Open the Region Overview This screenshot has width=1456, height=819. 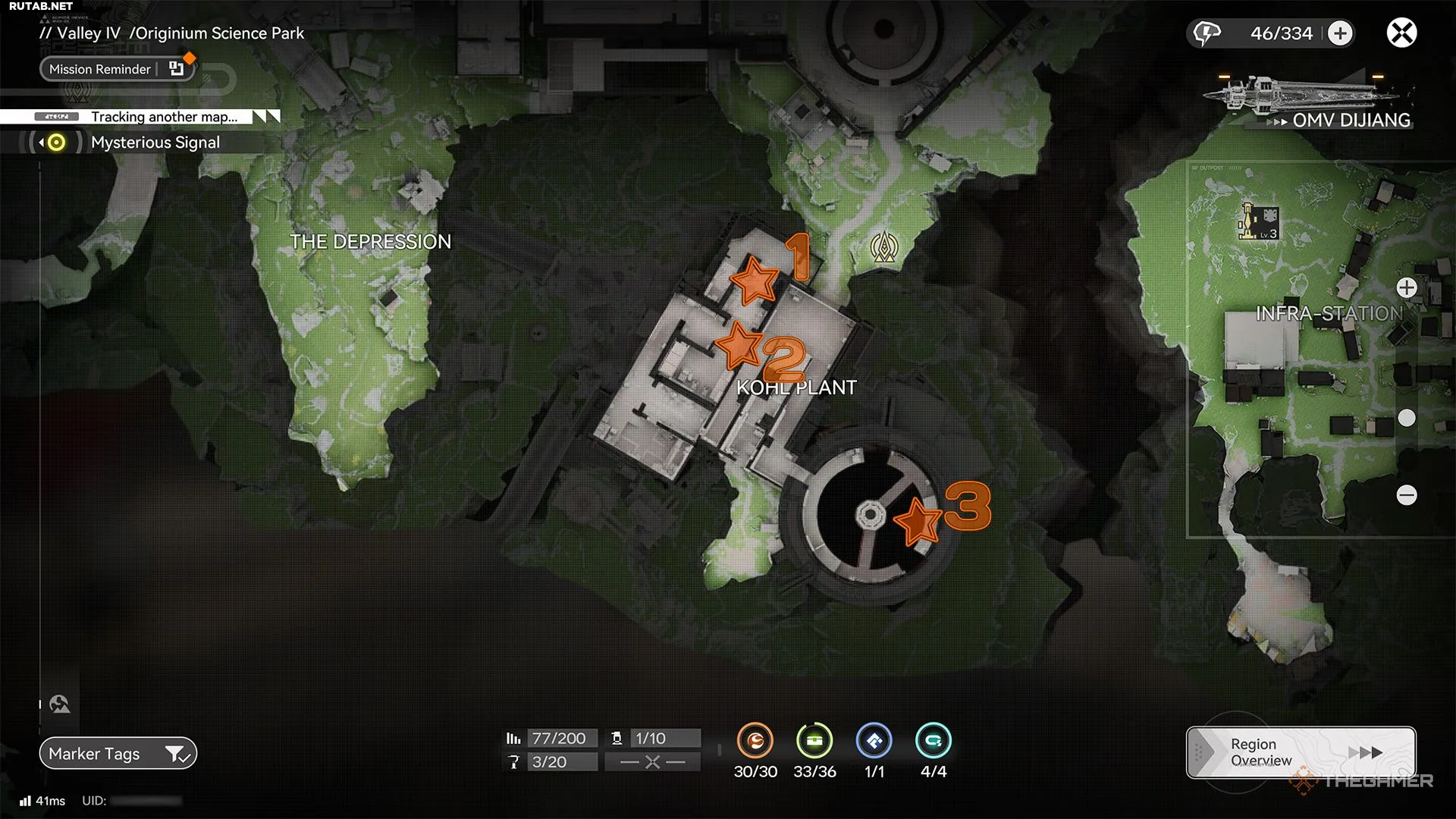click(x=1301, y=752)
